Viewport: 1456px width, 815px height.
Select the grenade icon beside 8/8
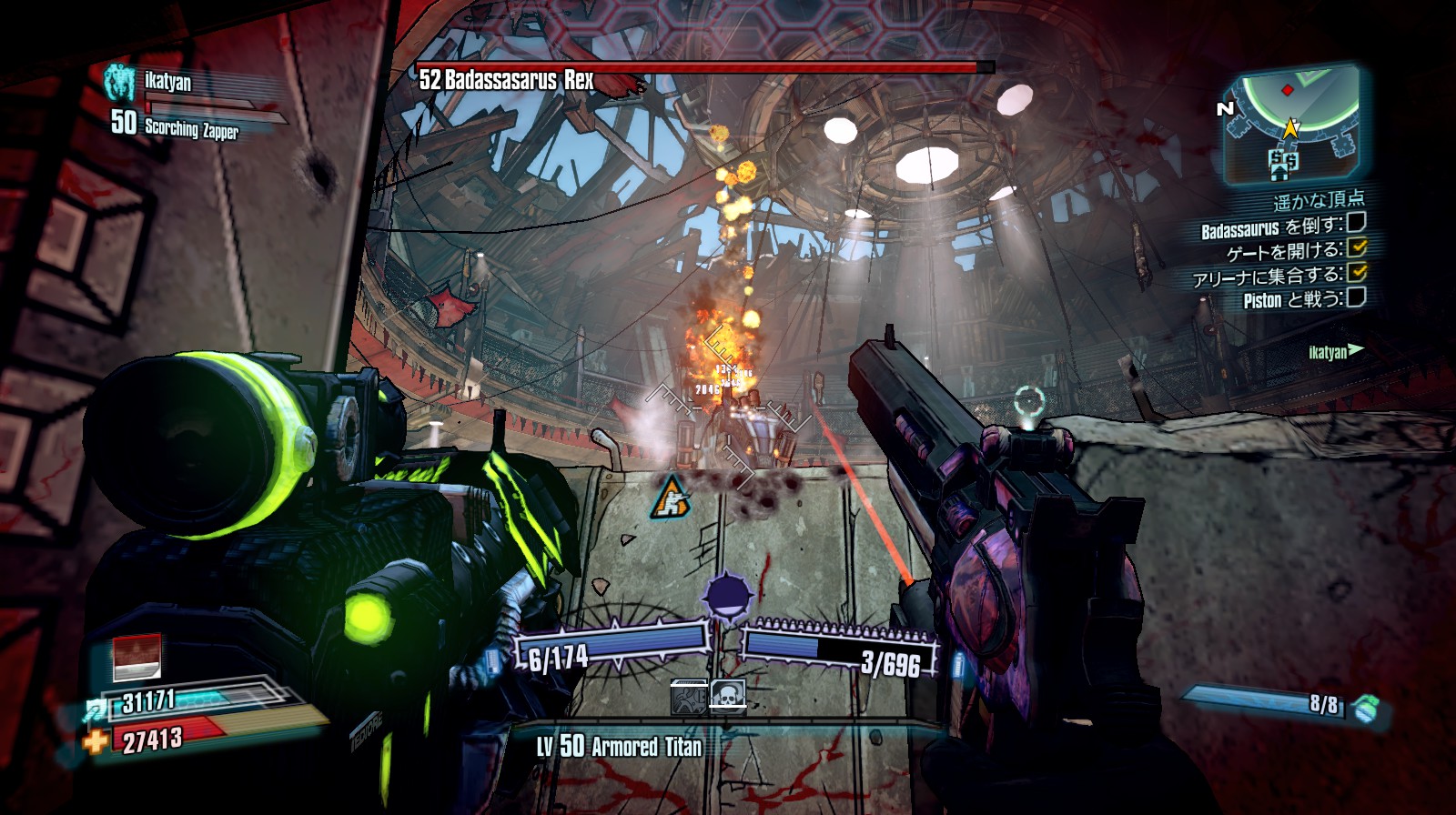1364,709
